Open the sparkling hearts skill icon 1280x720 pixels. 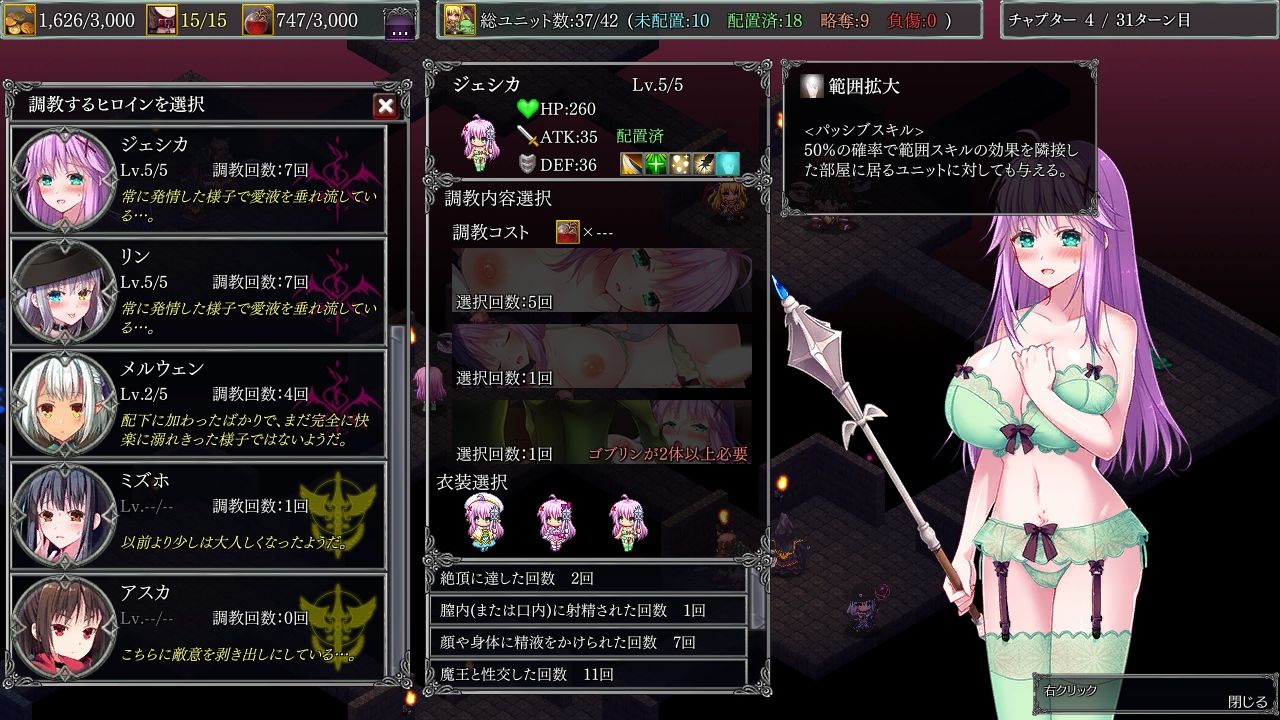680,163
